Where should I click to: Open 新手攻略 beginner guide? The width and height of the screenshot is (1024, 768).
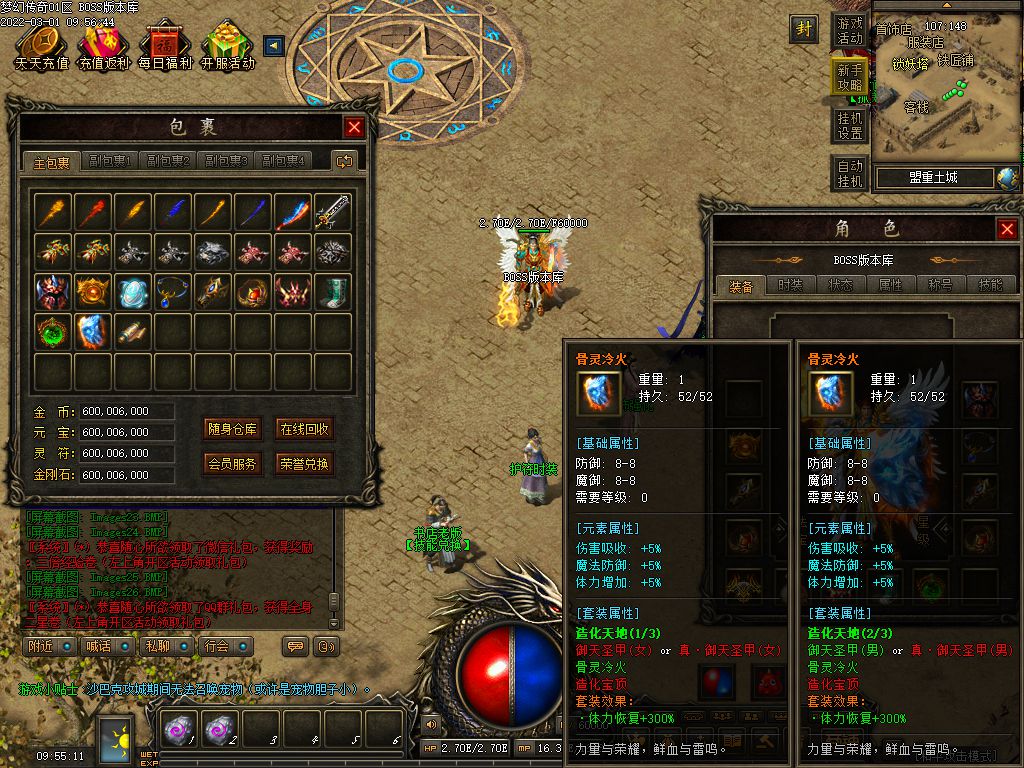click(x=850, y=78)
